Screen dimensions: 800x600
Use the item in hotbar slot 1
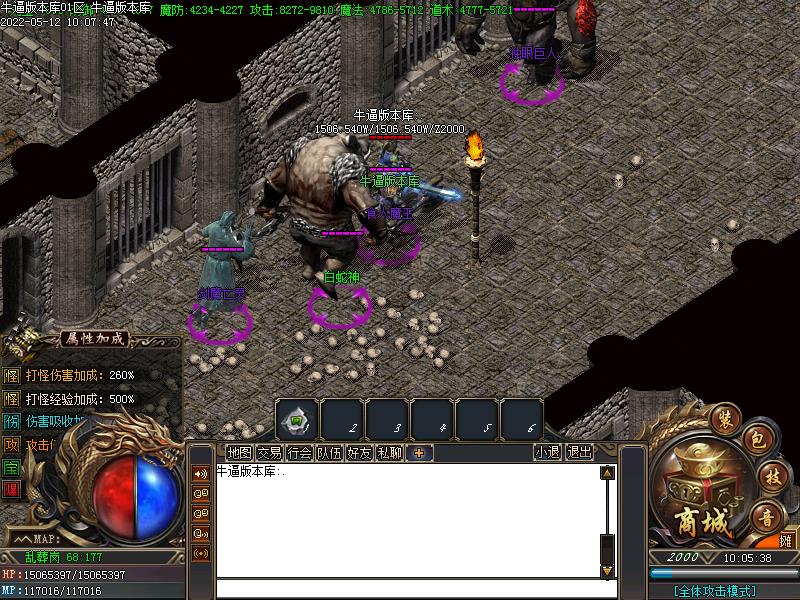coord(297,419)
